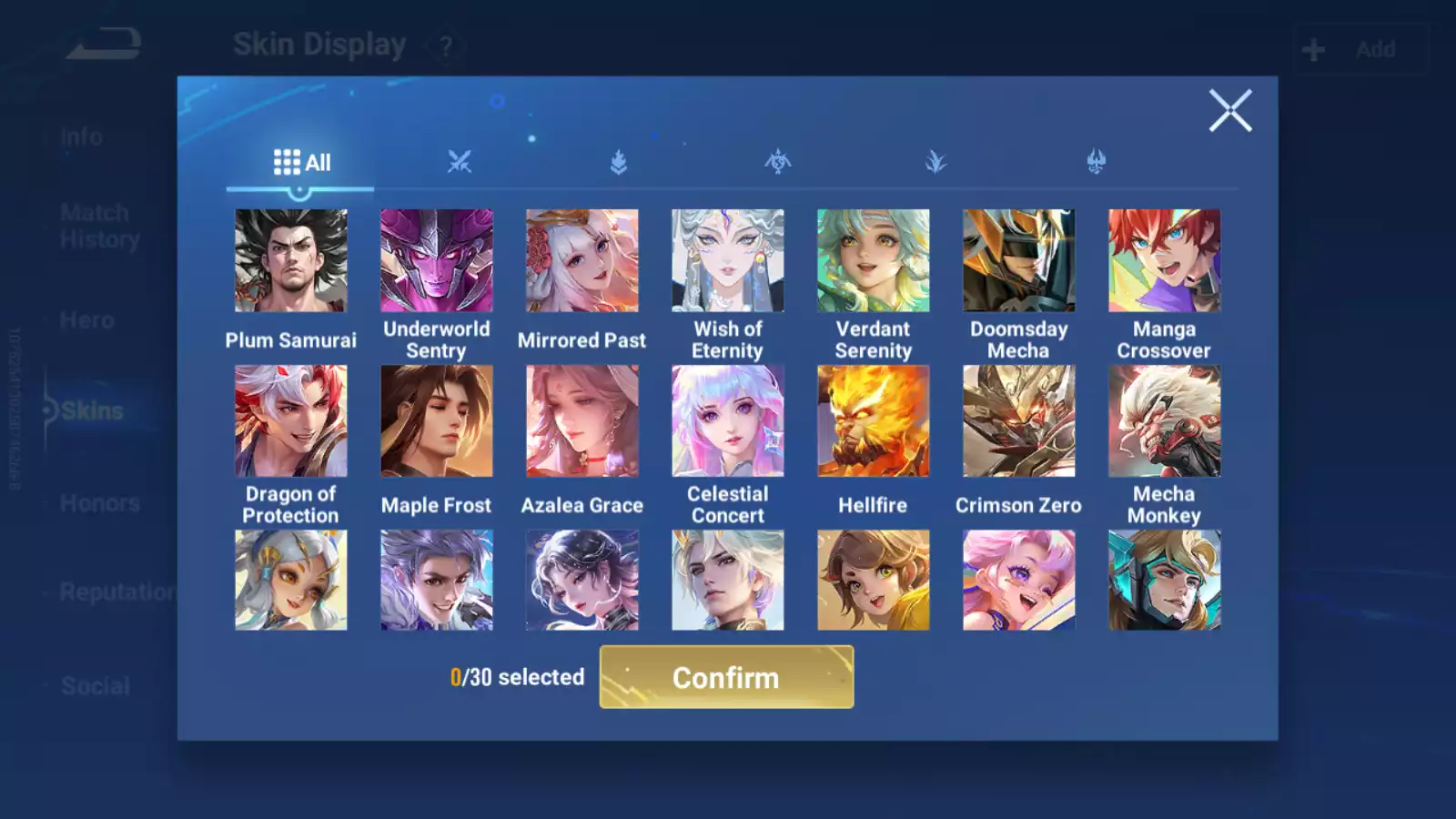This screenshot has height=819, width=1456.
Task: Select the Wish of Eternity skin
Action: click(728, 261)
